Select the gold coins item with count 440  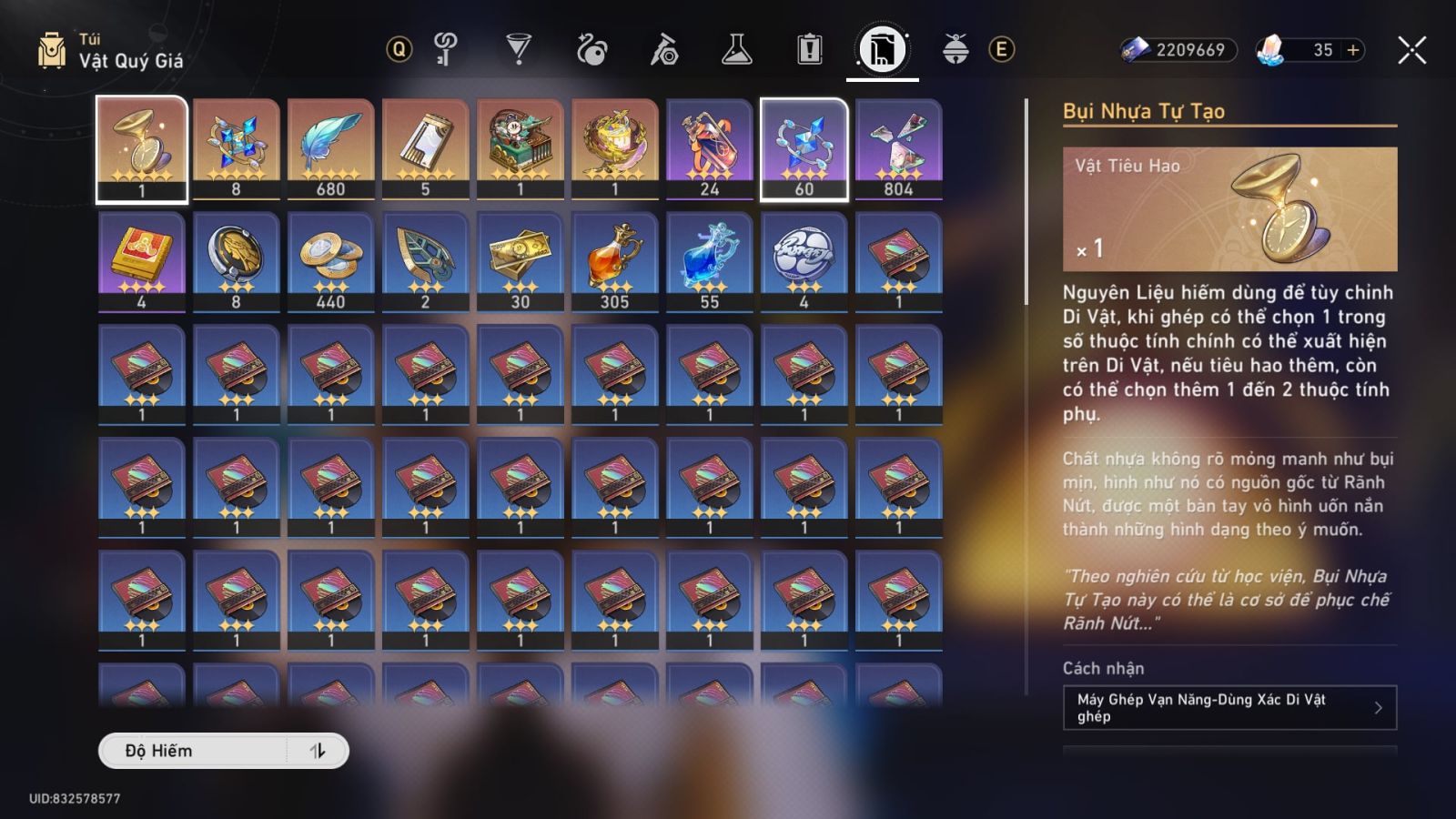(x=330, y=261)
